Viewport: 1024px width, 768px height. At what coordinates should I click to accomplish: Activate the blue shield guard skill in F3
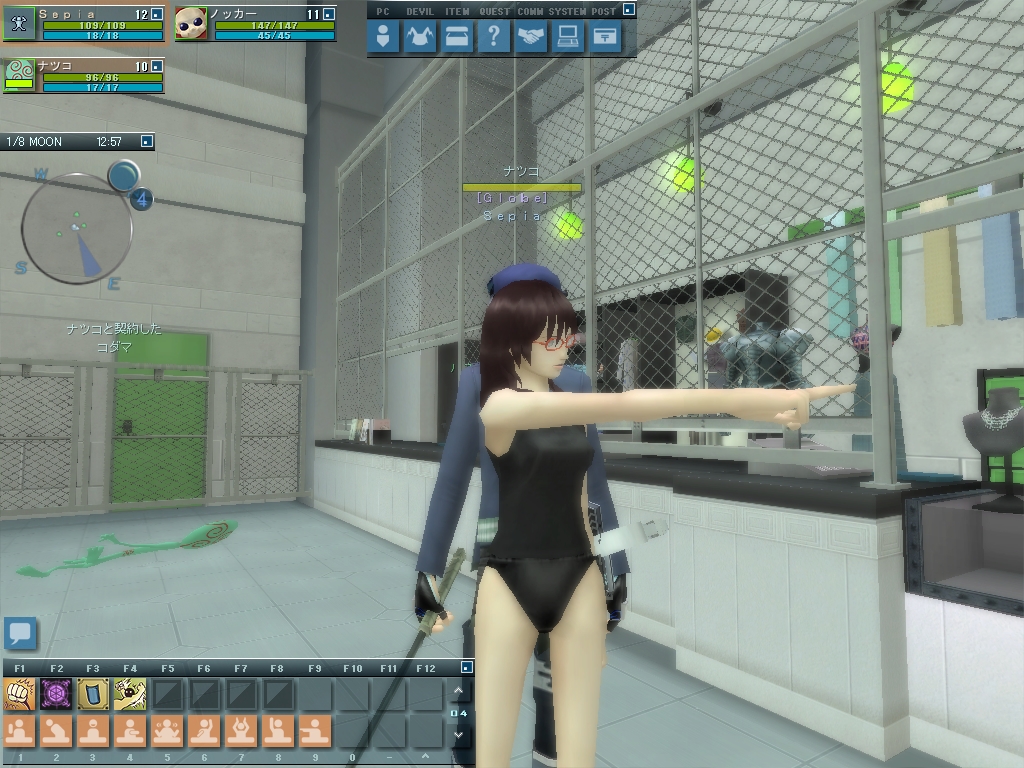click(x=93, y=694)
